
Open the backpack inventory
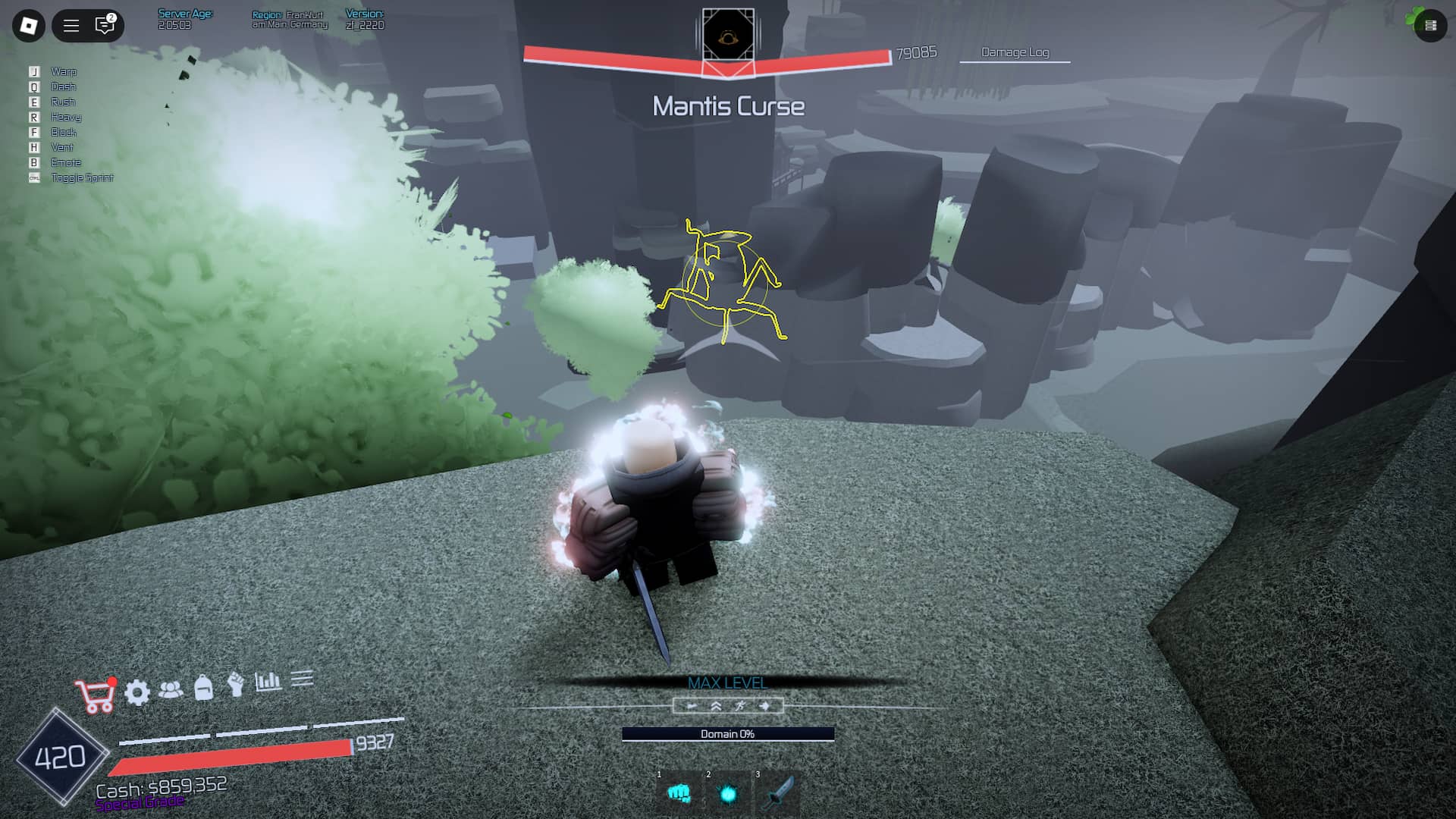[x=203, y=687]
